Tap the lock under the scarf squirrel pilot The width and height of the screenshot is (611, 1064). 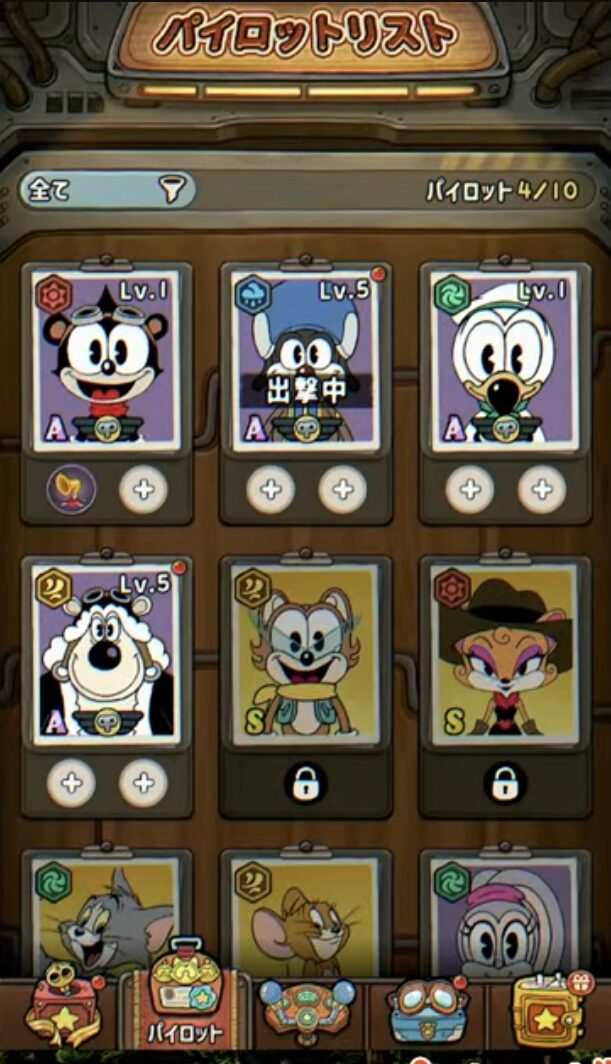[x=305, y=783]
